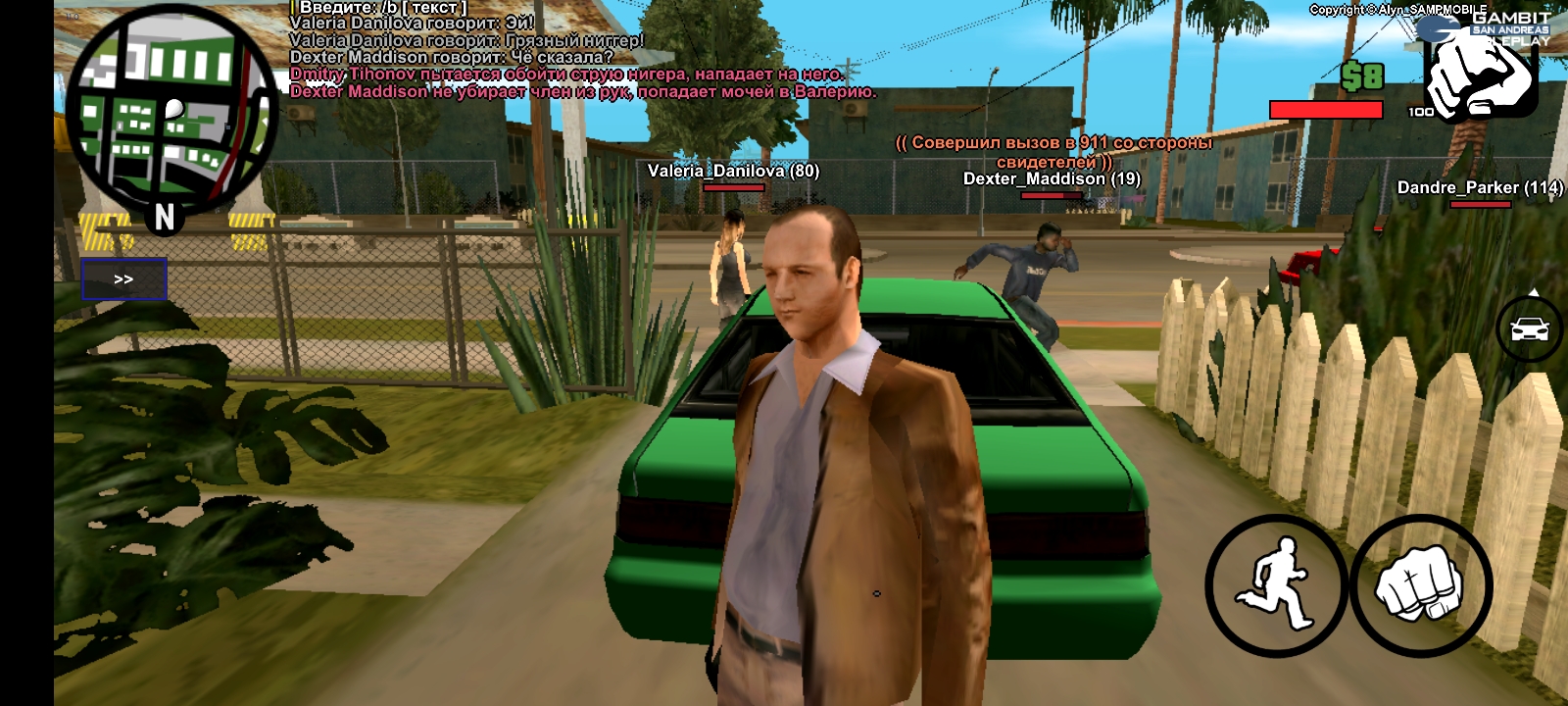This screenshot has height=706, width=1568.
Task: Hit the punch fist attack button
Action: coord(1420,585)
